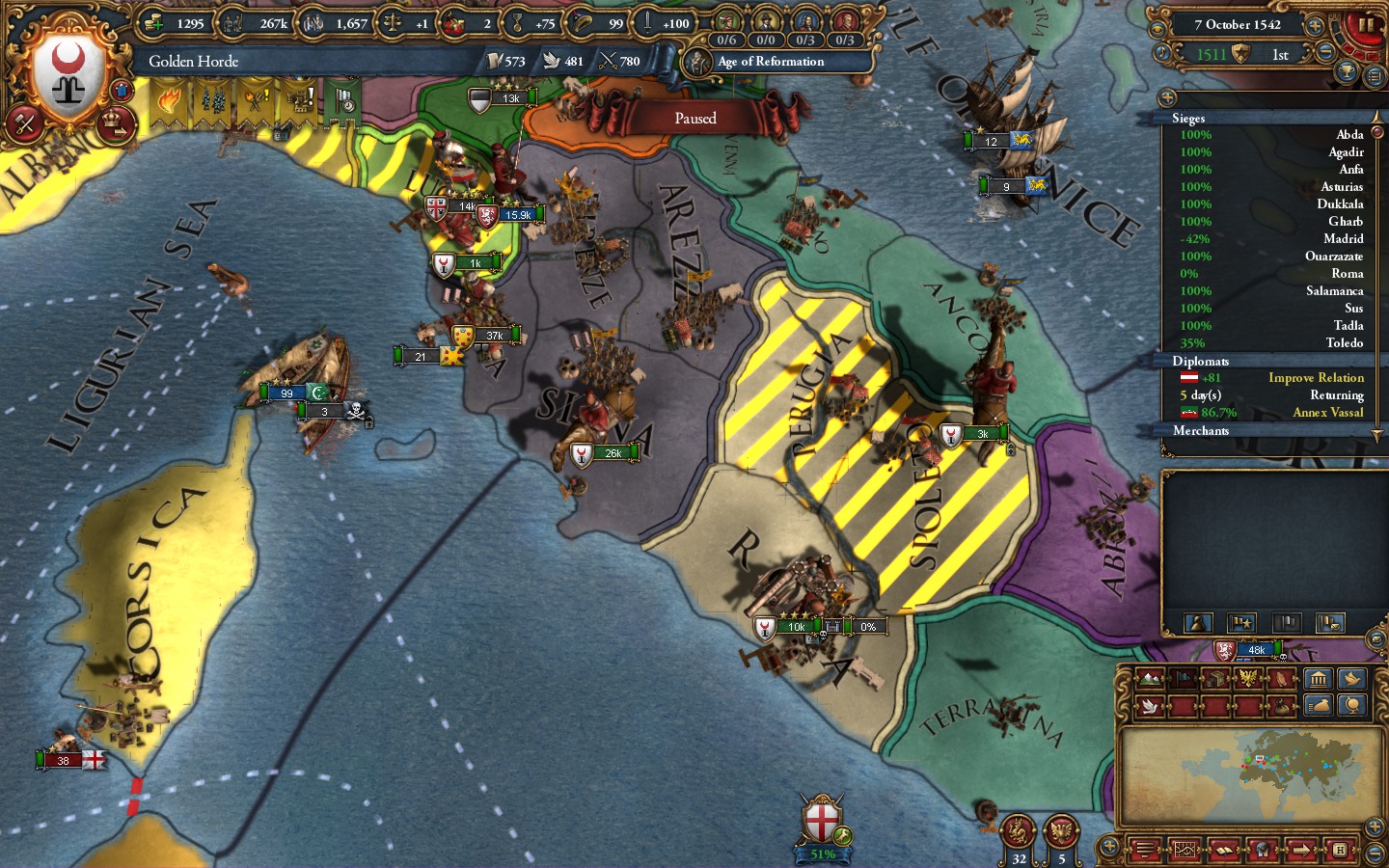1389x868 pixels.
Task: Click the blue temple macrobuilder icon
Action: (x=1319, y=678)
